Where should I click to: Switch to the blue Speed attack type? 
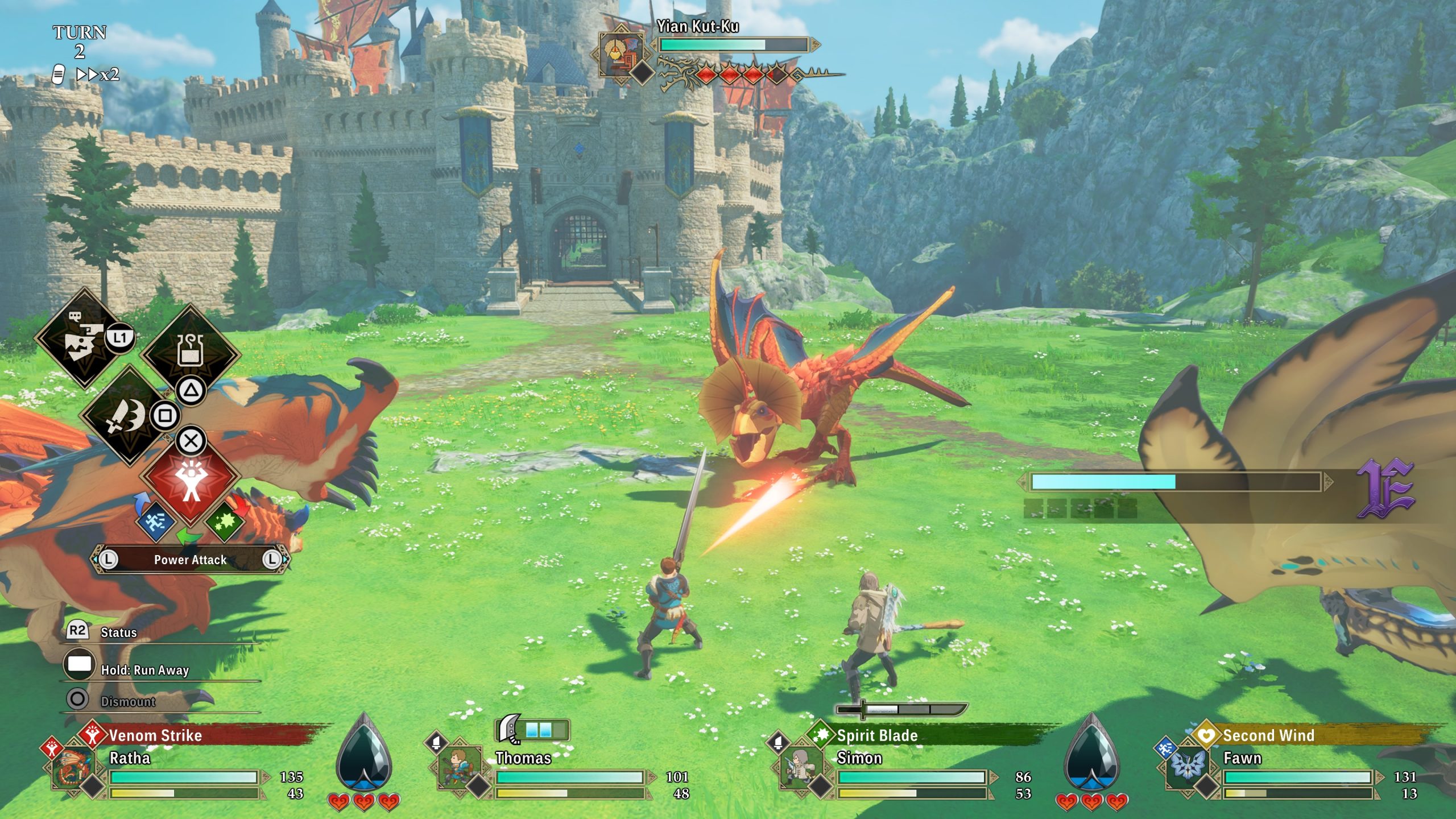tap(155, 520)
